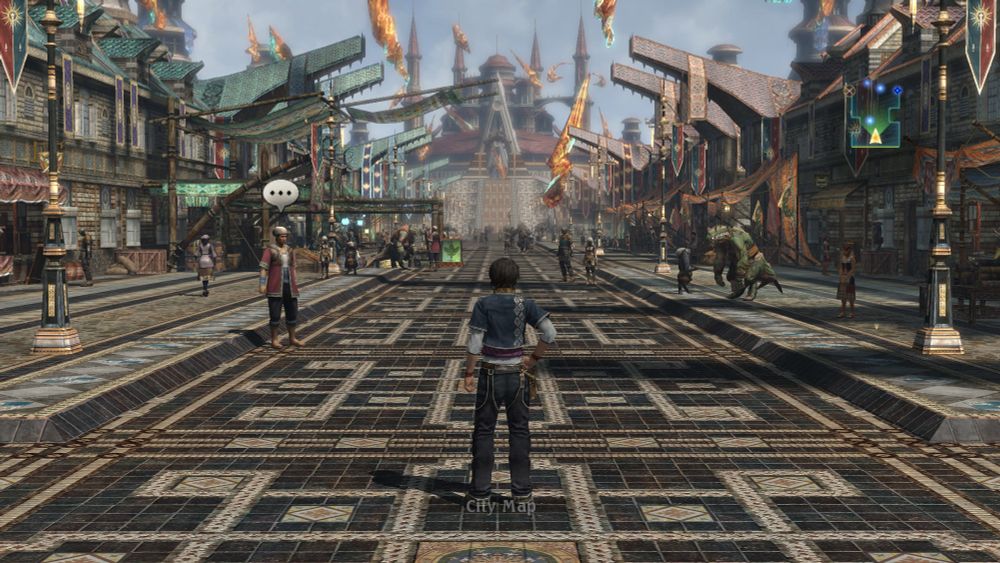Select the City Map label
This screenshot has width=1000, height=563.
point(500,506)
